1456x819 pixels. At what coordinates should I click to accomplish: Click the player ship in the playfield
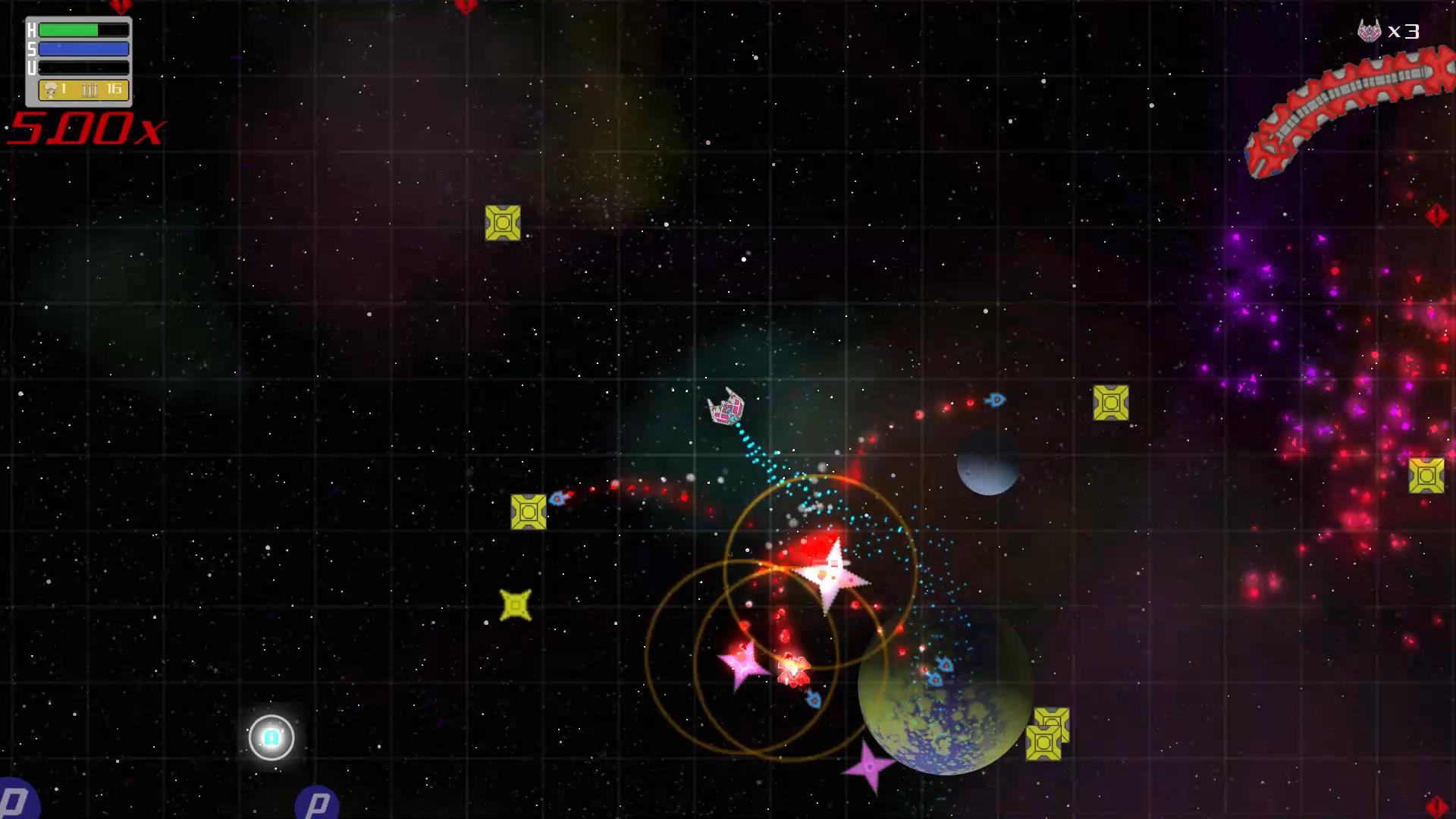click(x=726, y=409)
